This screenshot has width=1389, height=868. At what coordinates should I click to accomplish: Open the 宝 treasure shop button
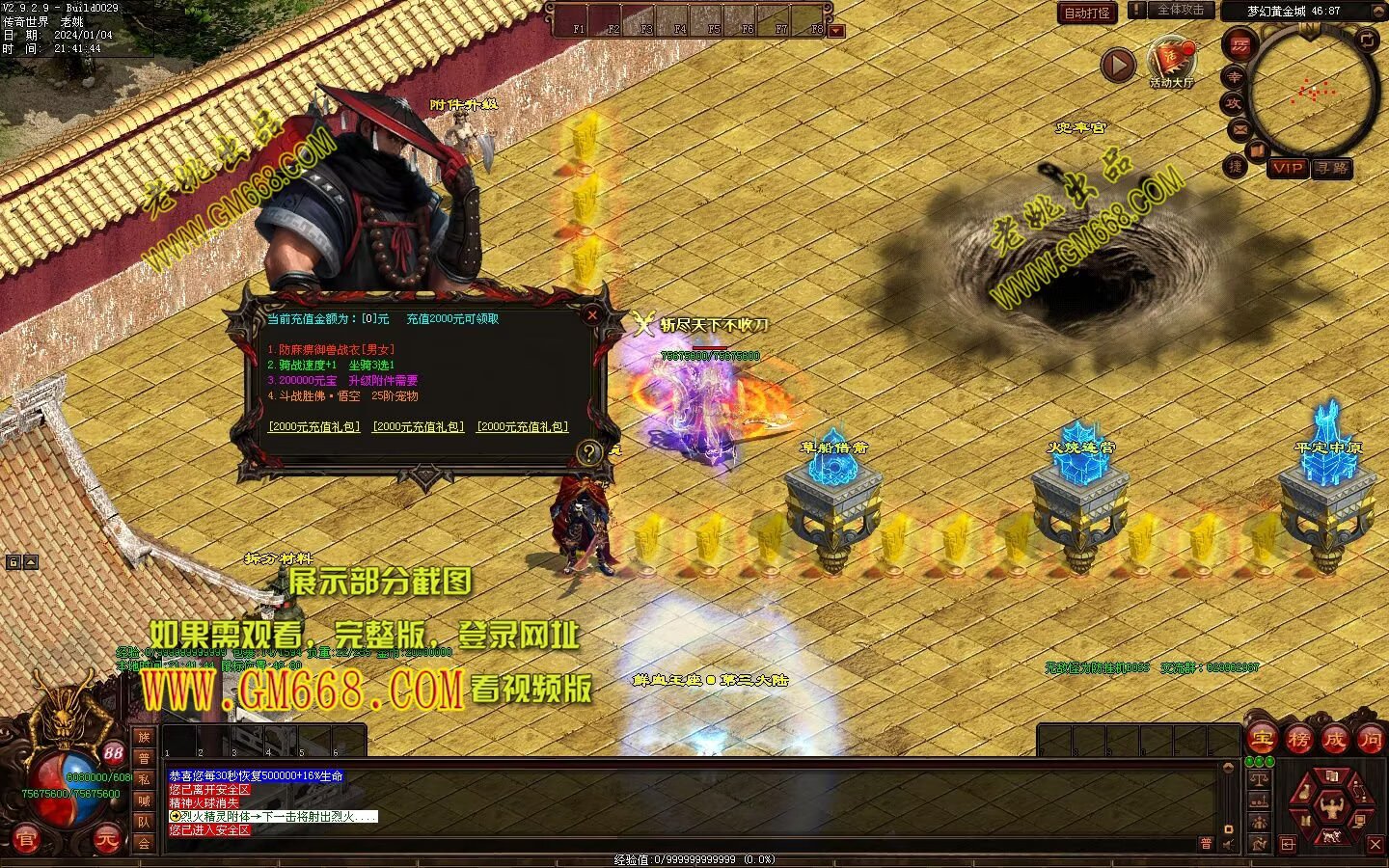[x=1262, y=740]
